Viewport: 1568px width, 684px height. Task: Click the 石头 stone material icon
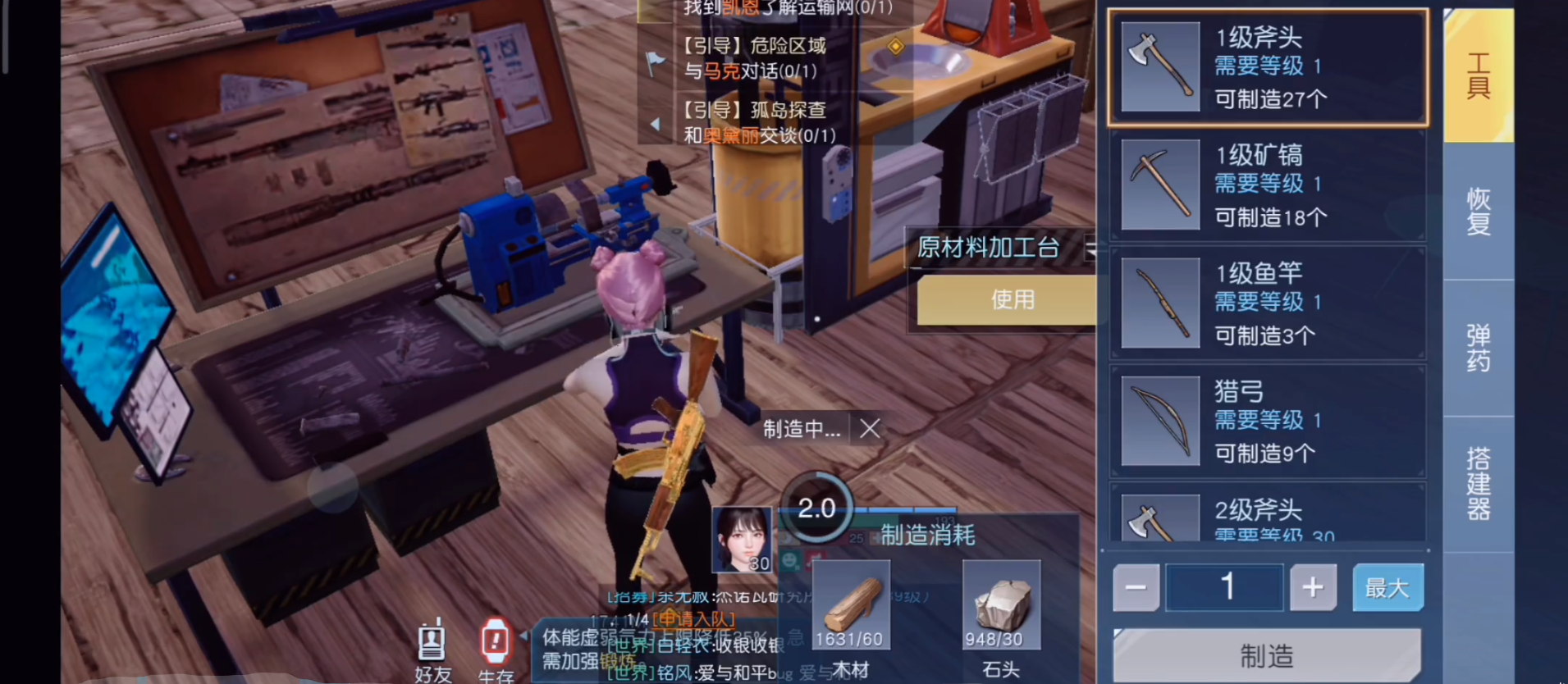click(x=1000, y=604)
